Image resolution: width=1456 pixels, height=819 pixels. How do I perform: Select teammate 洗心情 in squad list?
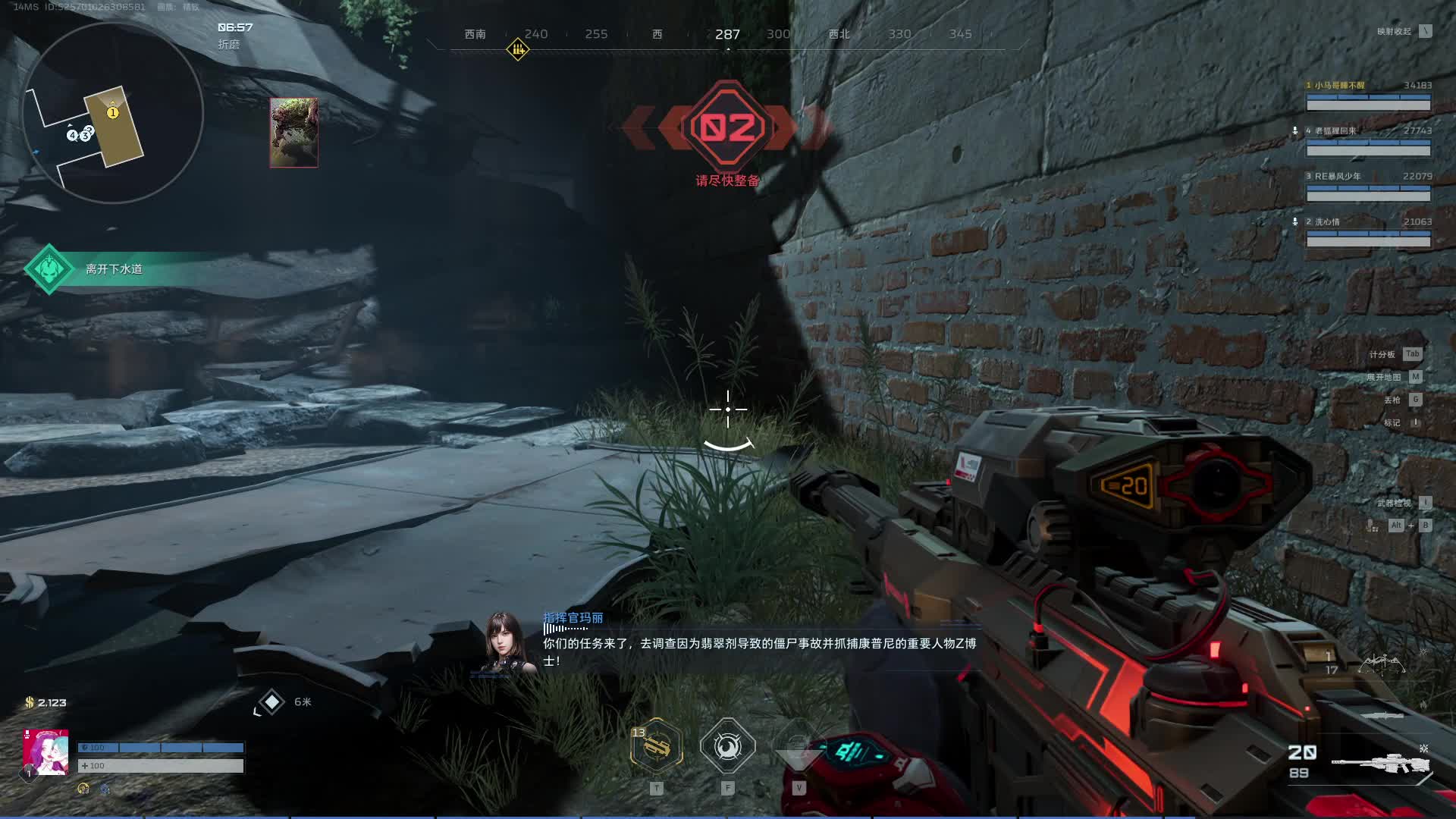[x=1368, y=233]
